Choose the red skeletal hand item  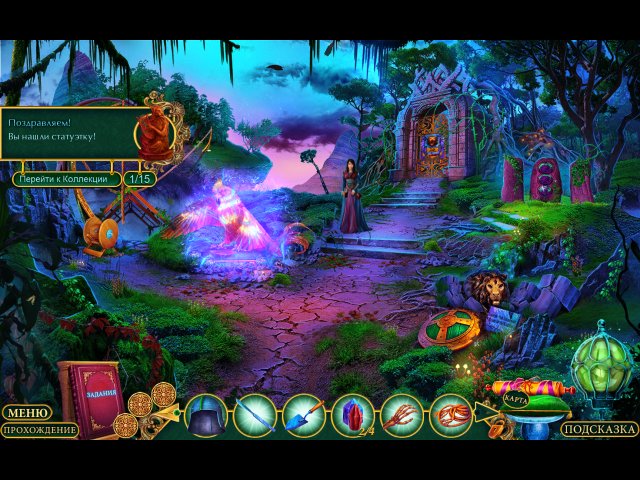tap(401, 415)
